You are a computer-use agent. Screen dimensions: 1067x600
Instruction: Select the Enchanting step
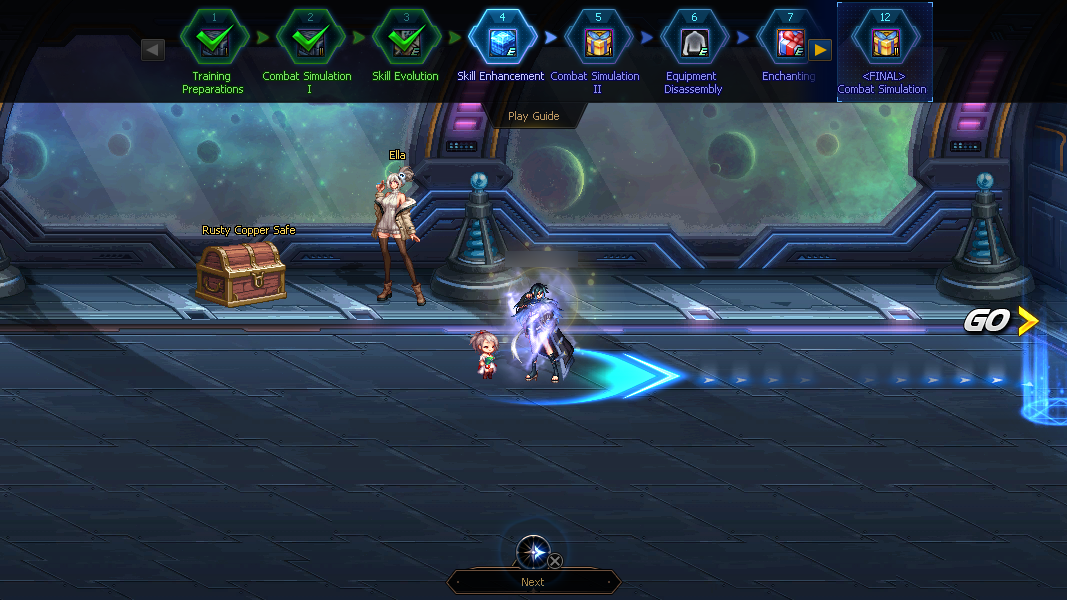tap(789, 39)
